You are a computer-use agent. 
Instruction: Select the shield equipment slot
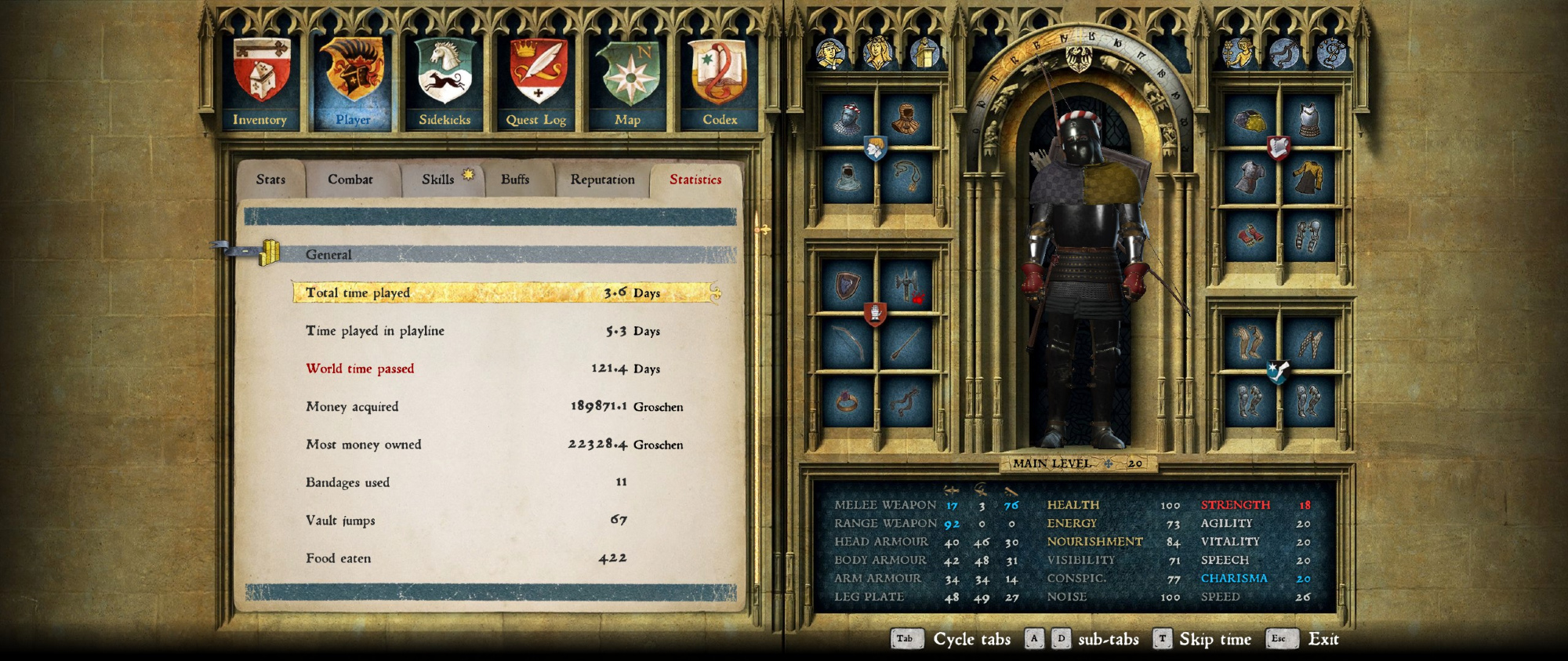tap(847, 286)
